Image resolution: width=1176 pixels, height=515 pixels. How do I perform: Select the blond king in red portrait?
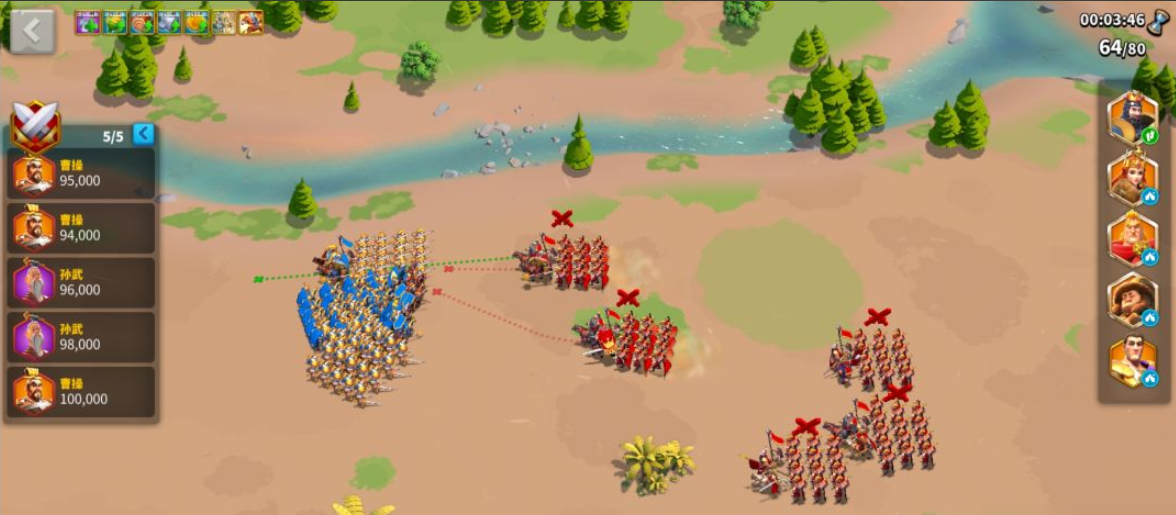(x=1132, y=239)
